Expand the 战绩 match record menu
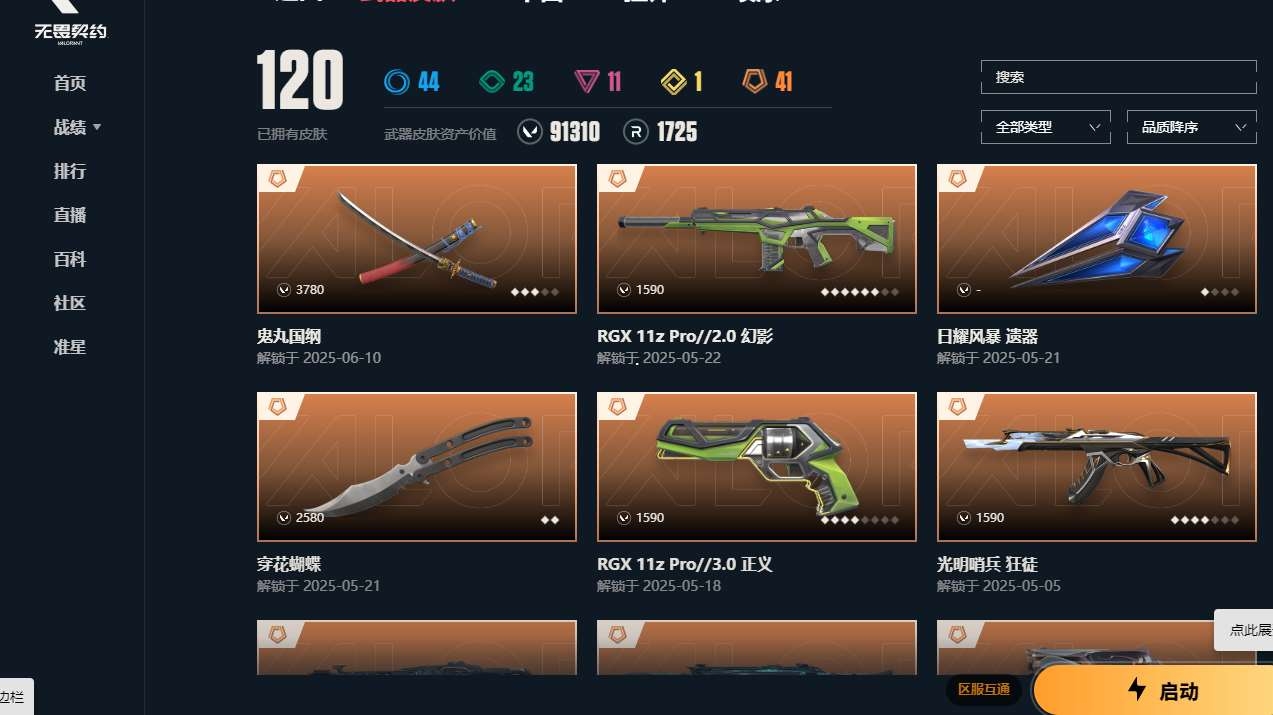Image resolution: width=1273 pixels, height=715 pixels. point(77,127)
